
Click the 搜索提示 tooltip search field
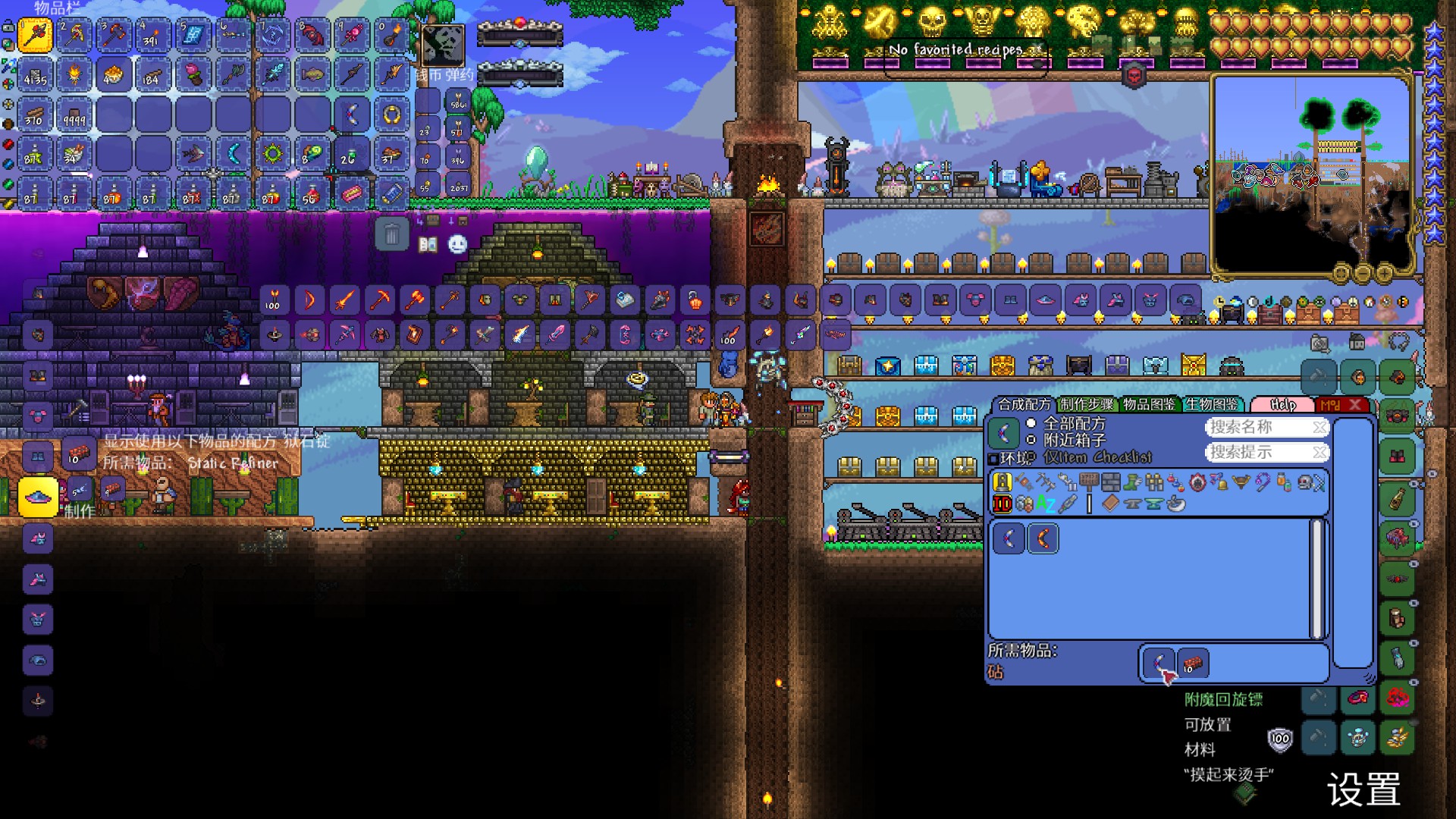click(x=1259, y=453)
